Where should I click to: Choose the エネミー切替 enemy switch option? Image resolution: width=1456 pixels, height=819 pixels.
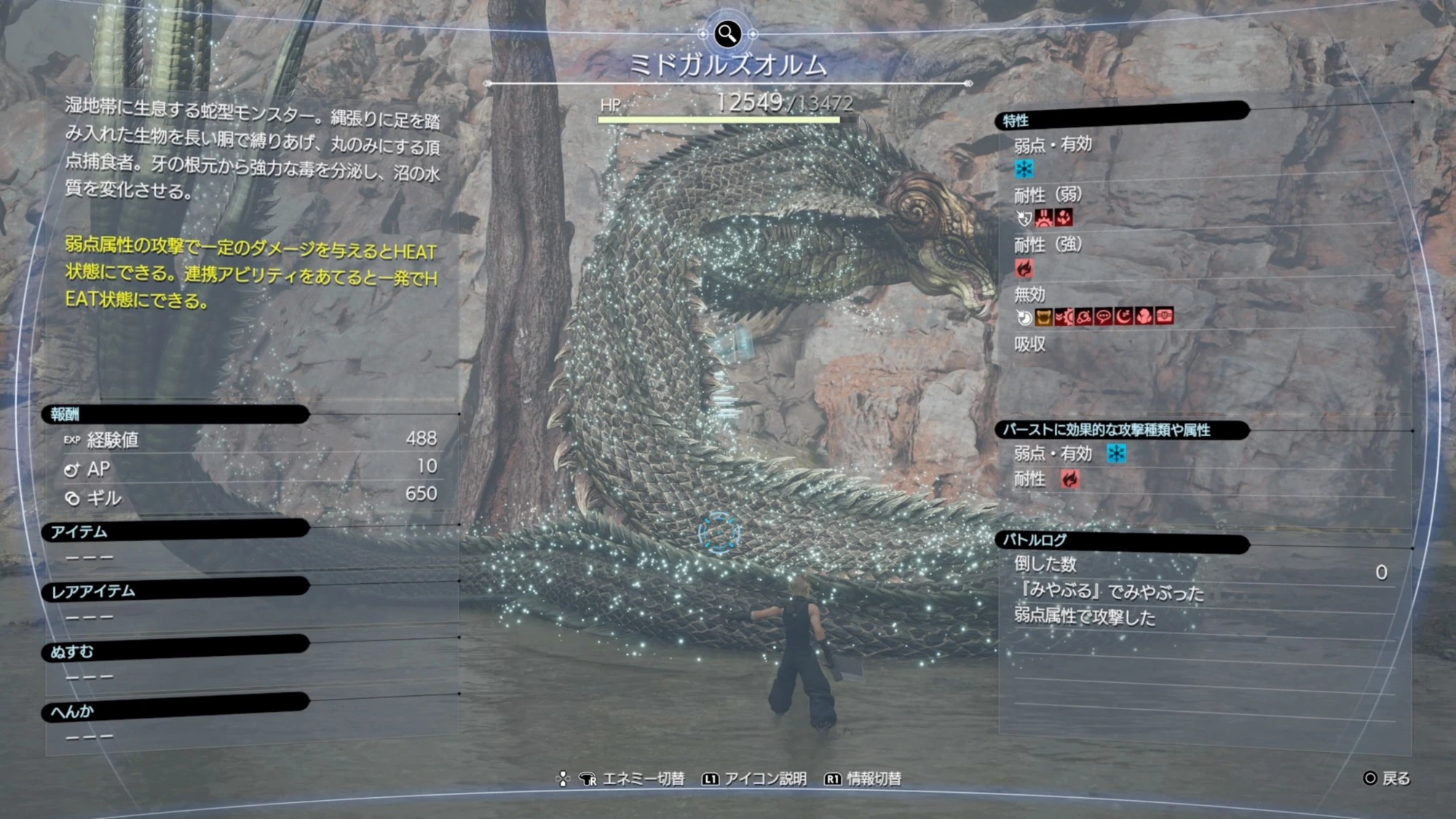tap(643, 779)
